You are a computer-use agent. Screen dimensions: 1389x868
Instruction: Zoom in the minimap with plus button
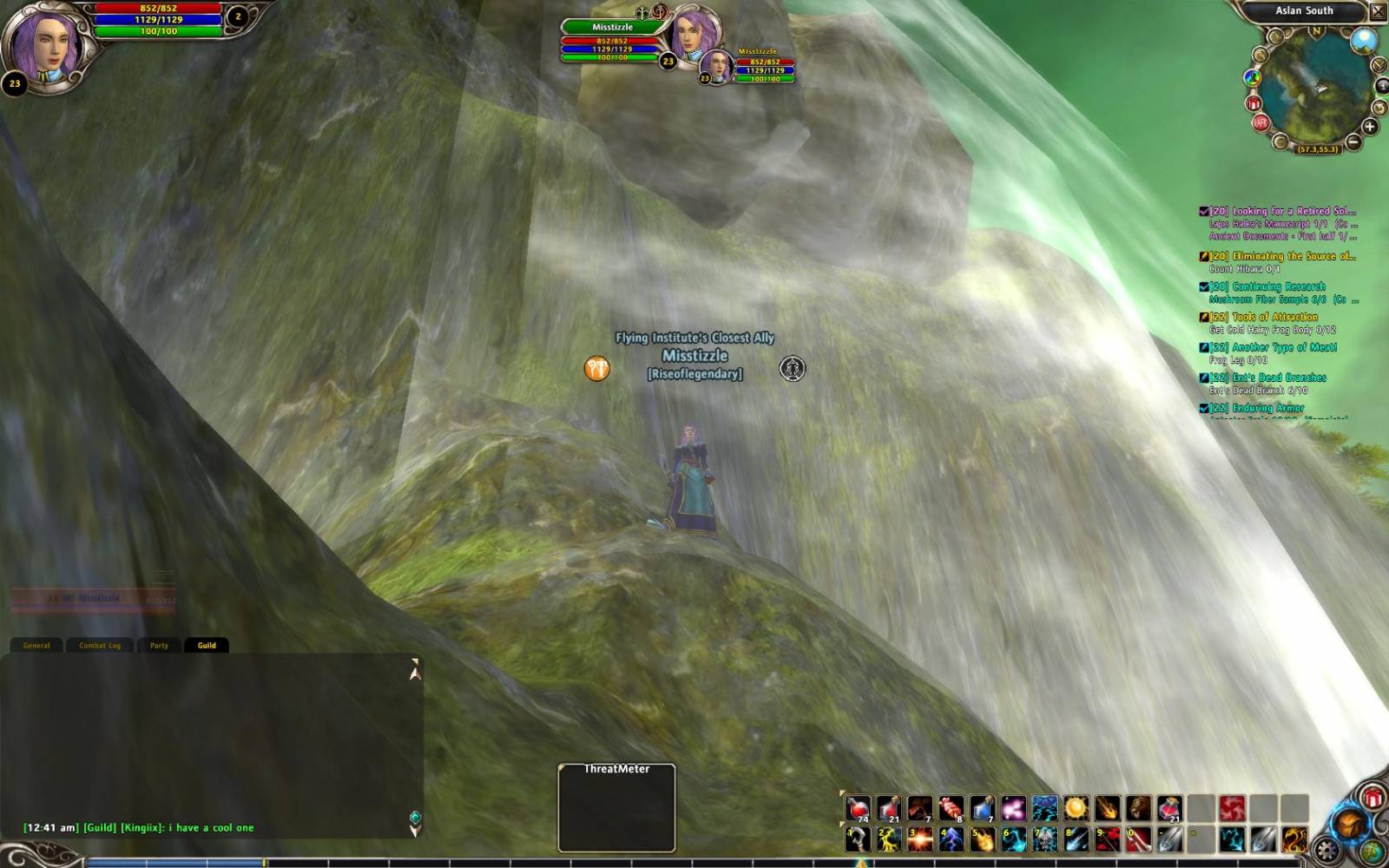[x=1370, y=127]
